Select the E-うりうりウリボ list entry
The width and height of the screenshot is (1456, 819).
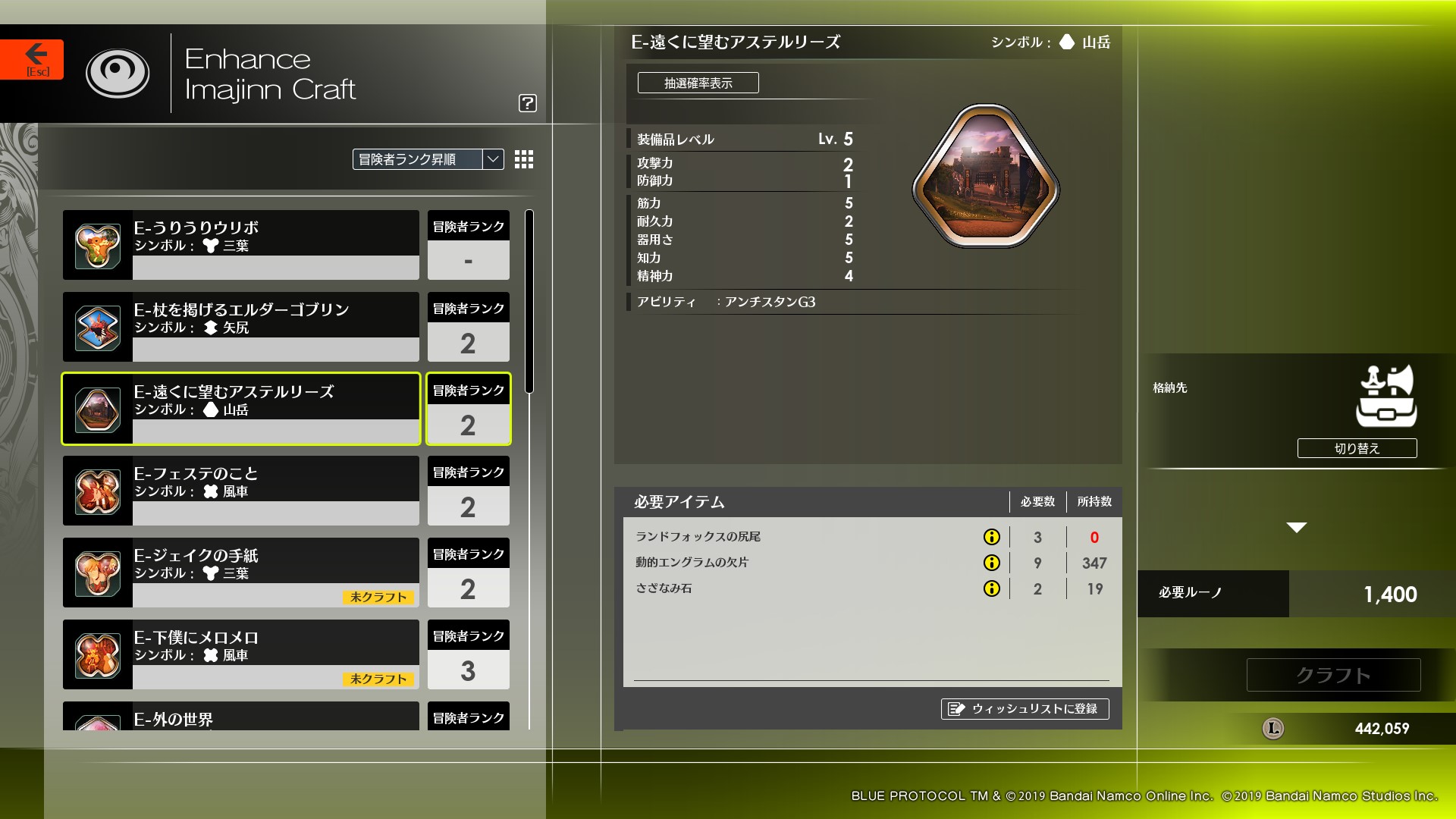coord(240,244)
